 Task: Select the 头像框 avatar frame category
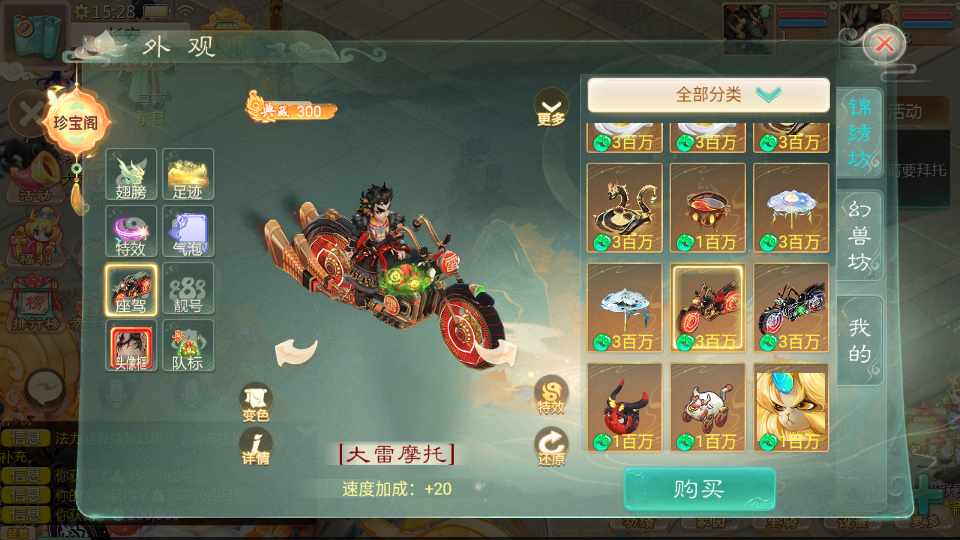pos(132,345)
